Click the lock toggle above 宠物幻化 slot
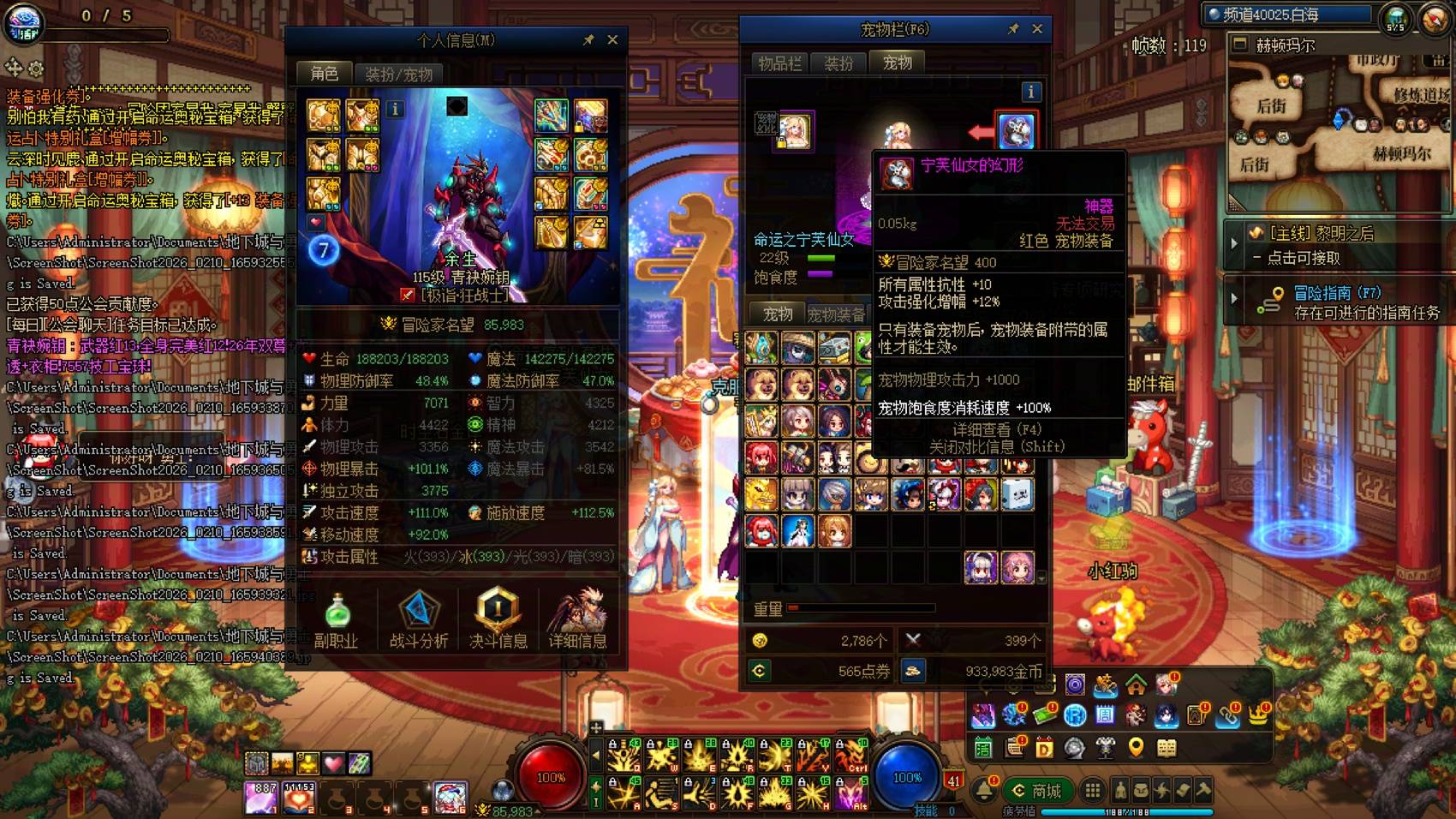 coord(781,141)
